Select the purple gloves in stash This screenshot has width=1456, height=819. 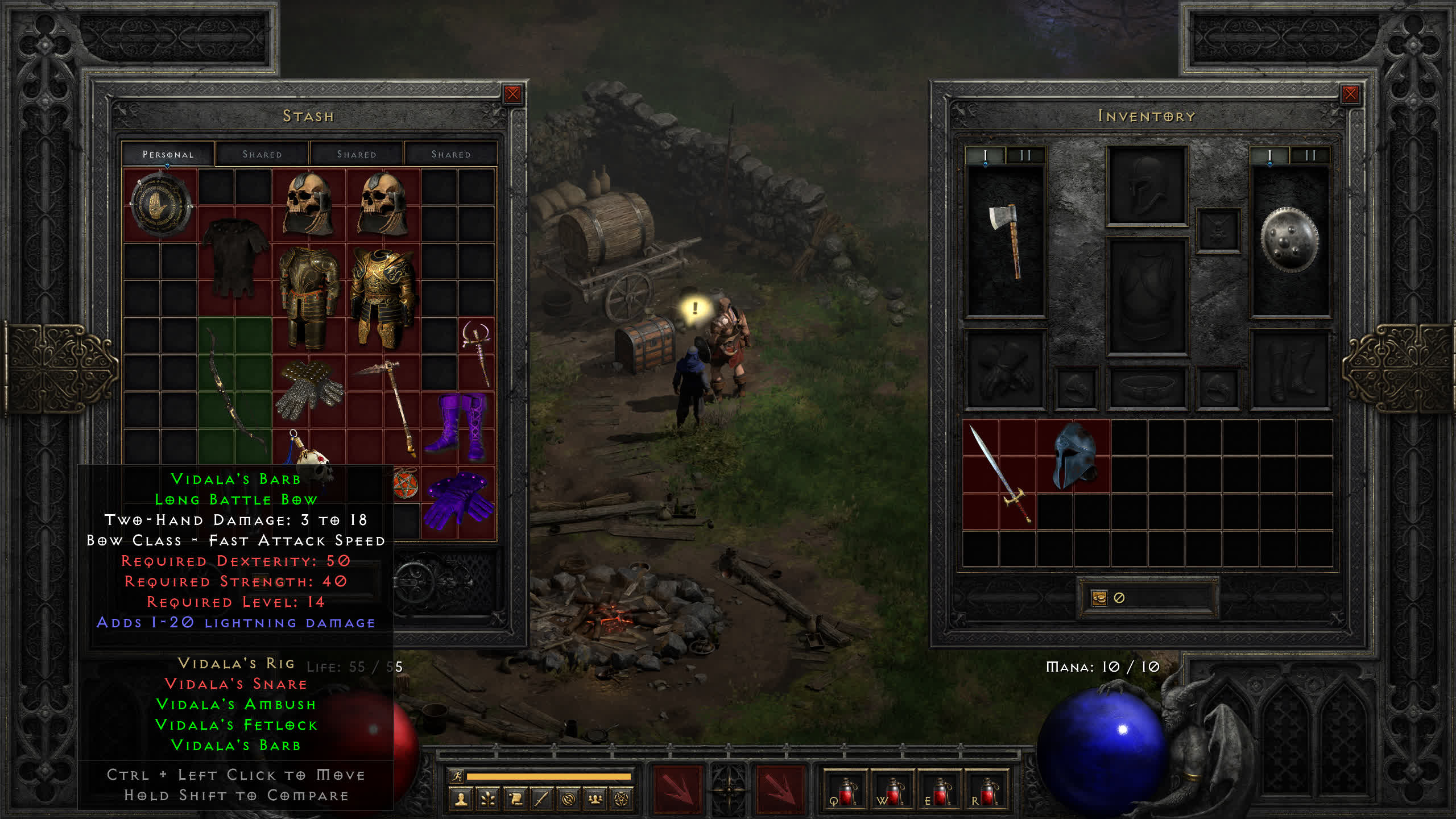458,500
